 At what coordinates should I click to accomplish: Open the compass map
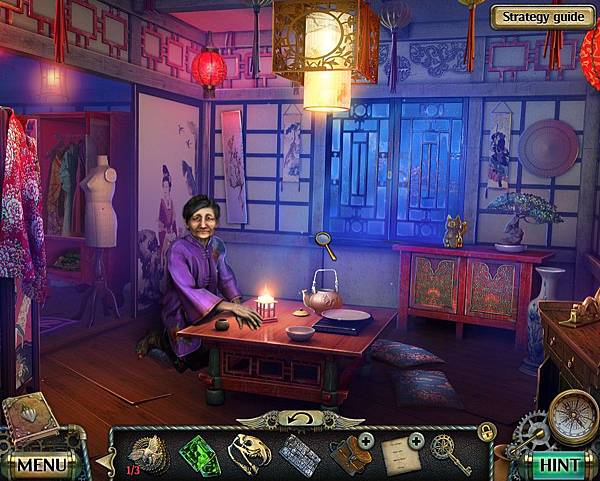pos(571,415)
